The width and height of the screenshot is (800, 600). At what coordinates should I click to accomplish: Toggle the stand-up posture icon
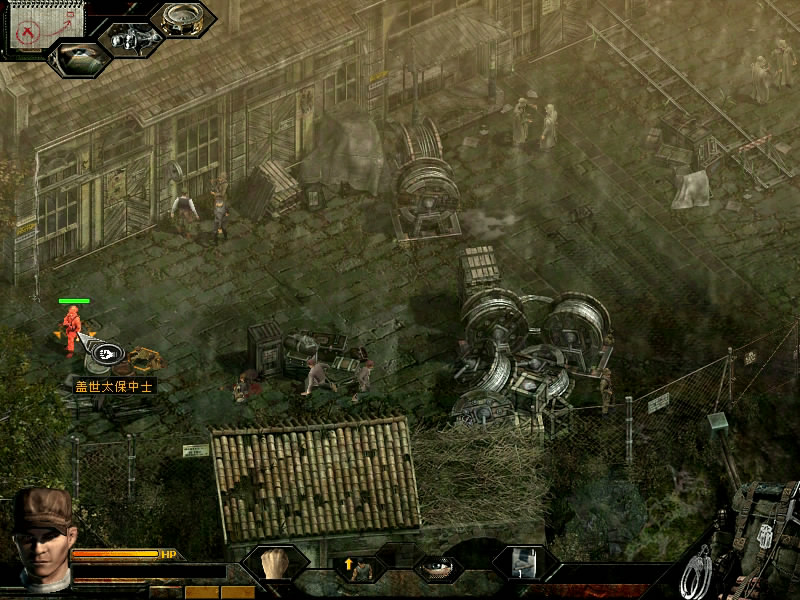[x=358, y=568]
